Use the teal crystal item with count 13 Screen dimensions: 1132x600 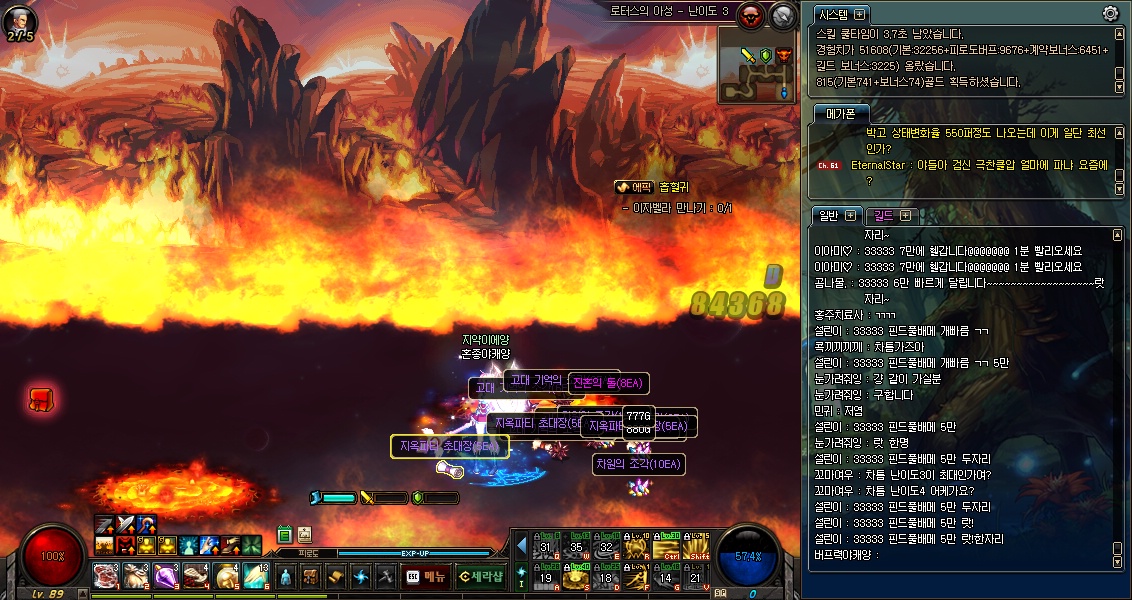coord(255,576)
